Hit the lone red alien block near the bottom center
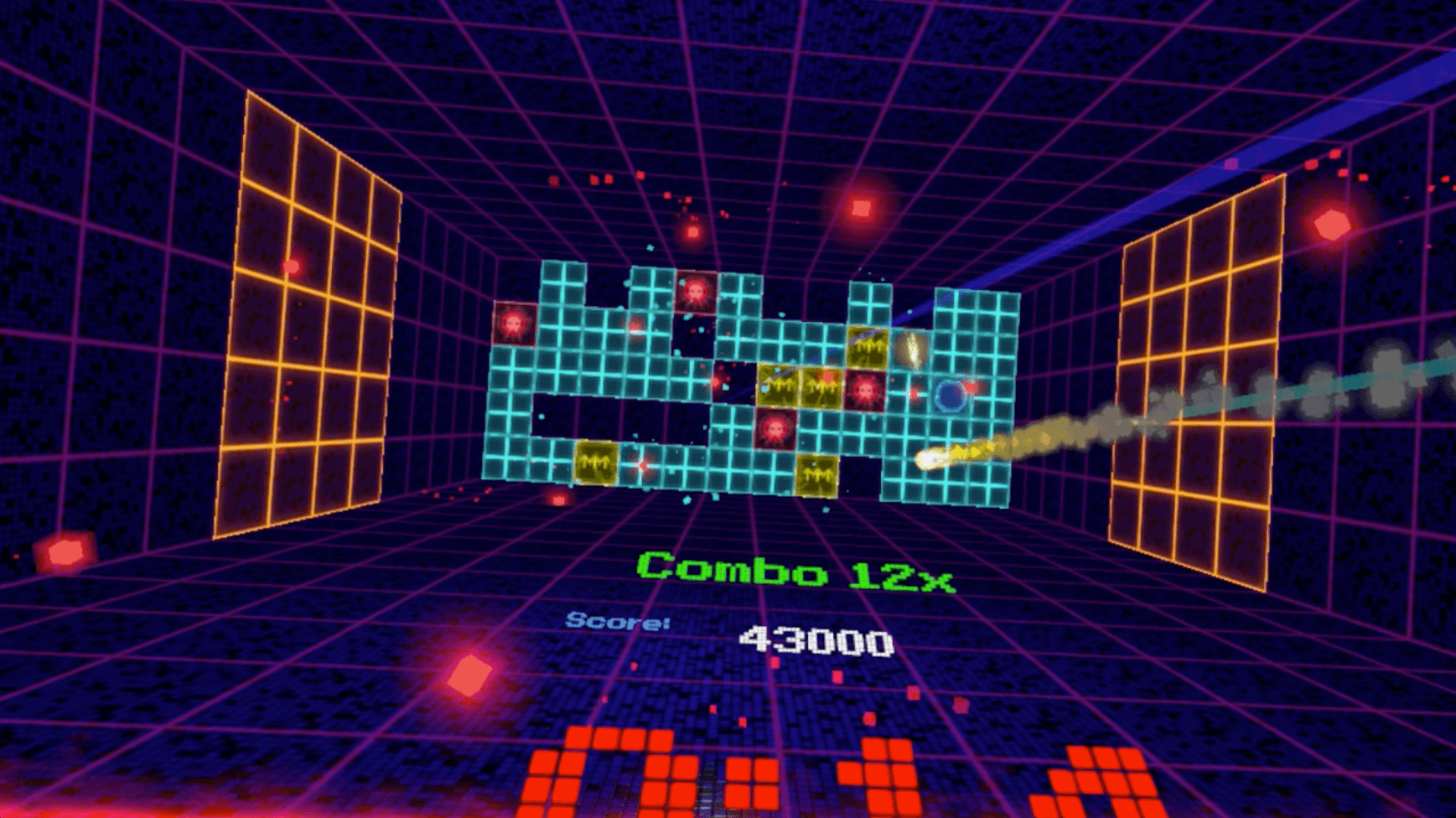1456x818 pixels. (x=775, y=431)
